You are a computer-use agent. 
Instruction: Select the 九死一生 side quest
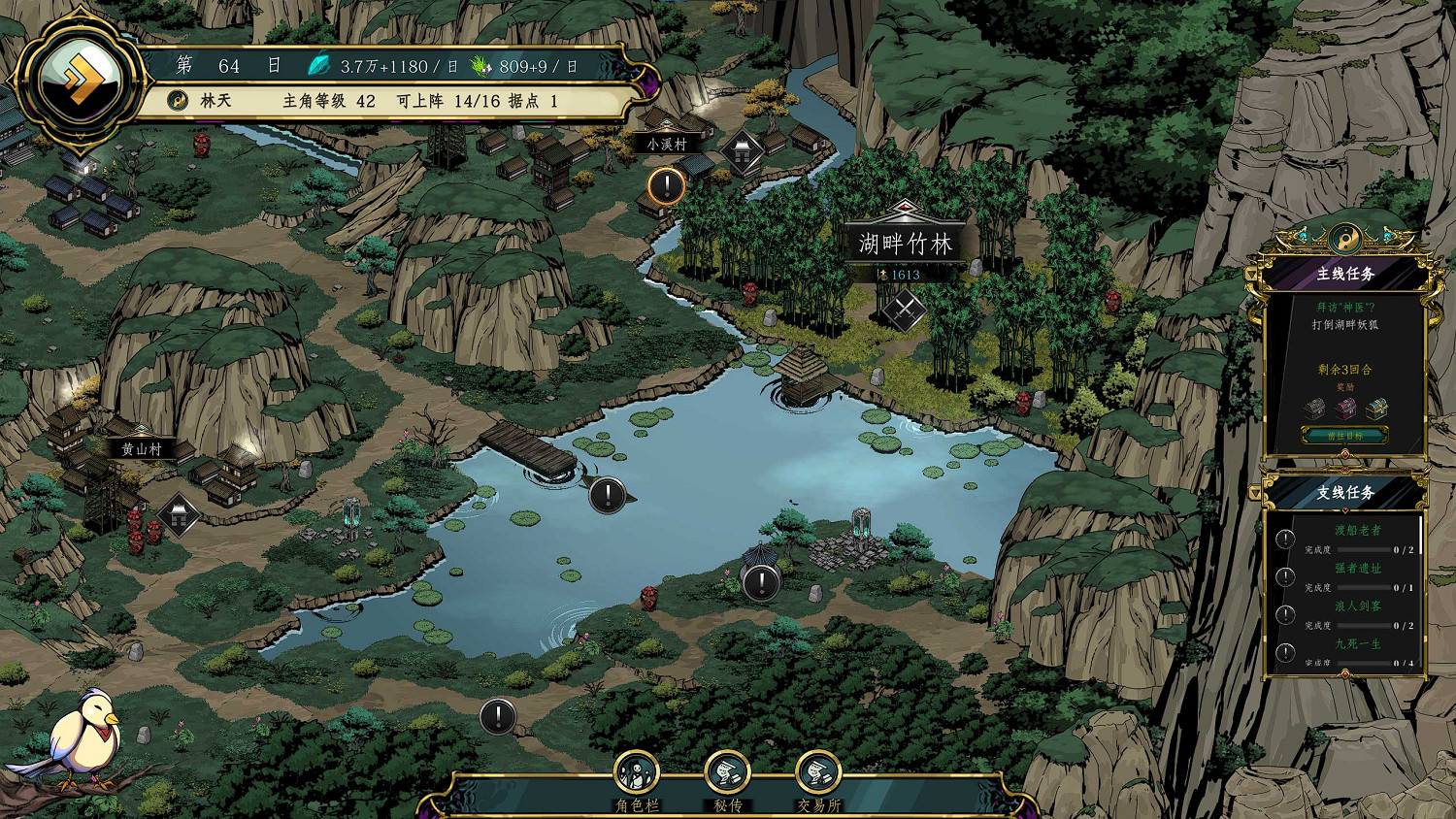pos(1357,644)
